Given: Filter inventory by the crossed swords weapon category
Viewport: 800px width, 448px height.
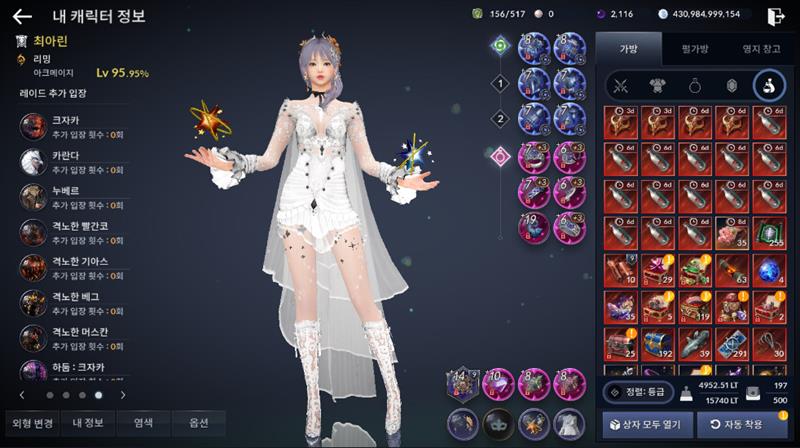Looking at the screenshot, I should pyautogui.click(x=619, y=85).
